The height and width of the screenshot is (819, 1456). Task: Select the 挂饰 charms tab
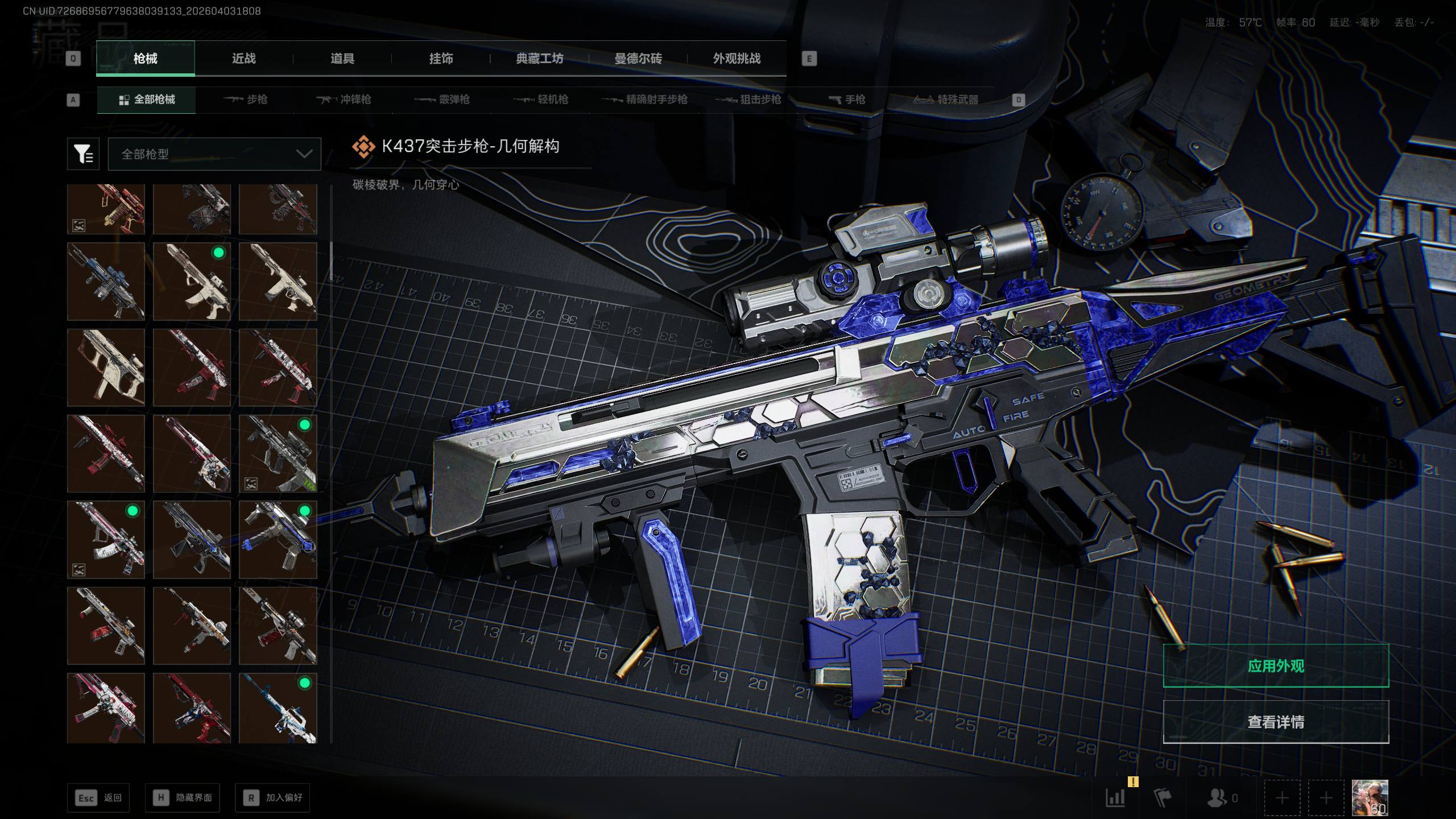pos(441,59)
